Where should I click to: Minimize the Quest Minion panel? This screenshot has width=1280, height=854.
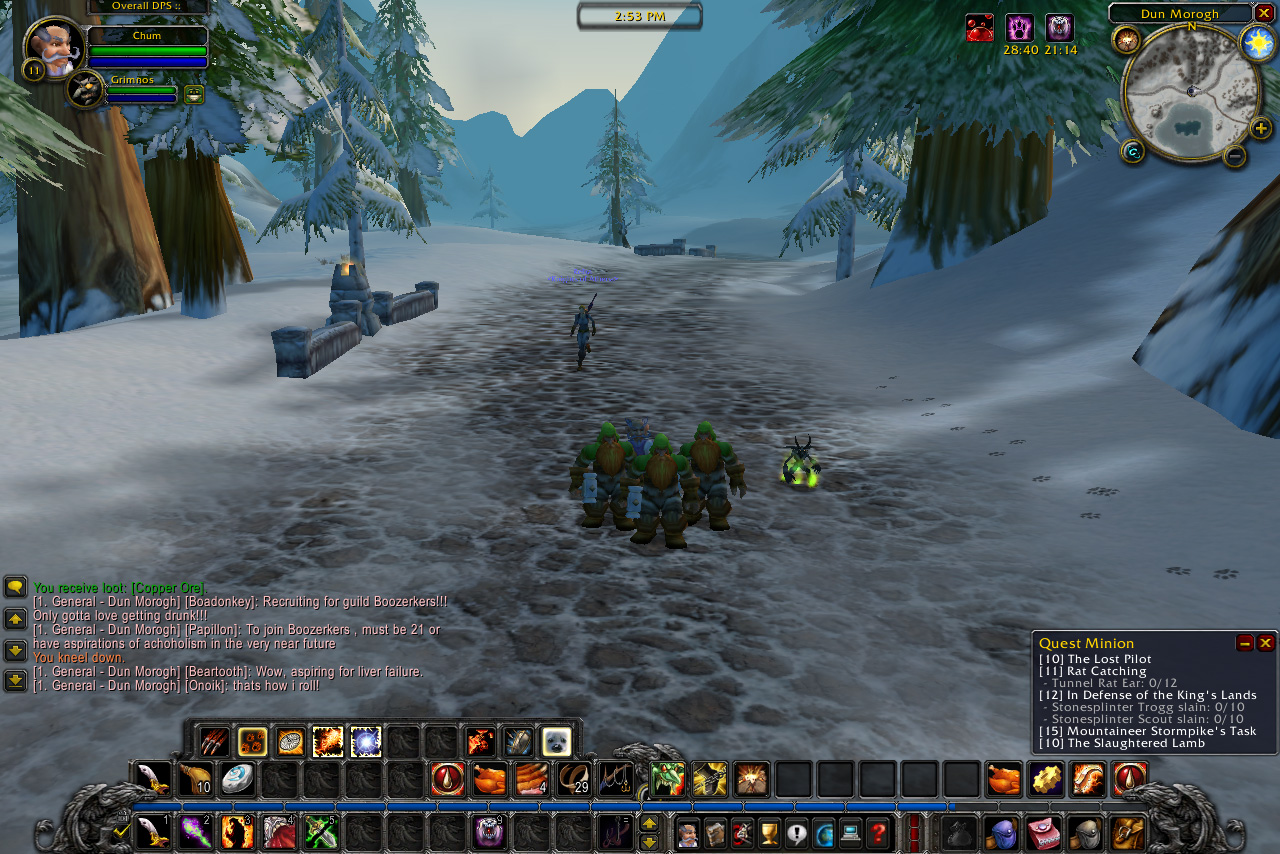(1245, 643)
